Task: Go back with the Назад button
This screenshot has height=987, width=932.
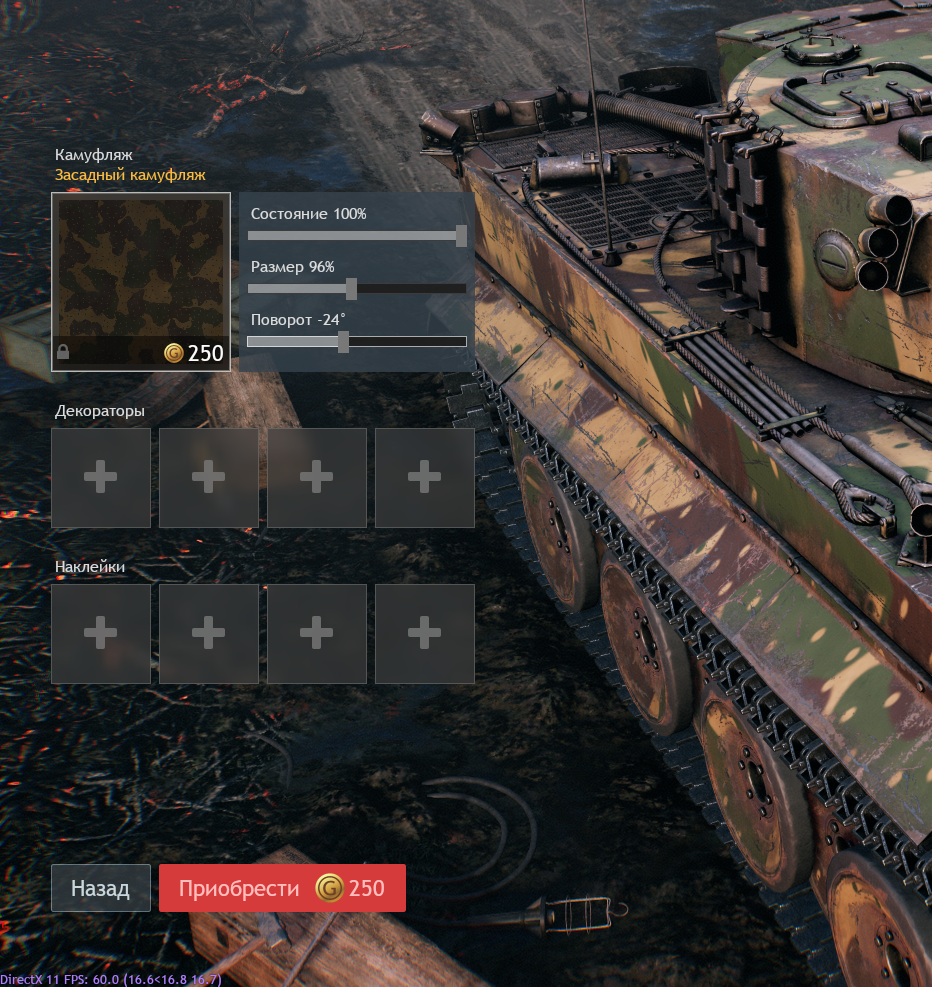Action: tap(100, 888)
